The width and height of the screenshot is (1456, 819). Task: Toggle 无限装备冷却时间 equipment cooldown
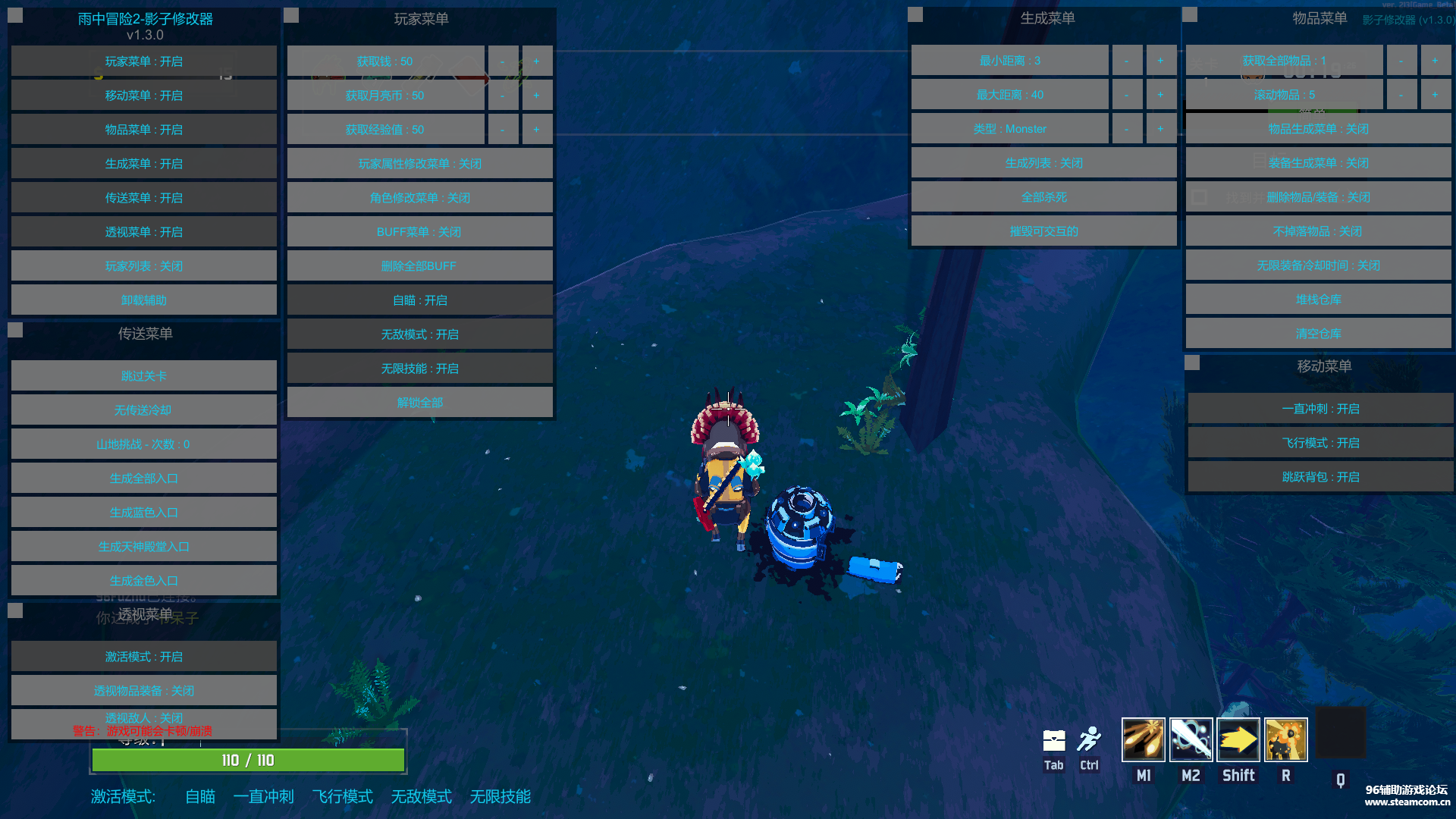1318,265
